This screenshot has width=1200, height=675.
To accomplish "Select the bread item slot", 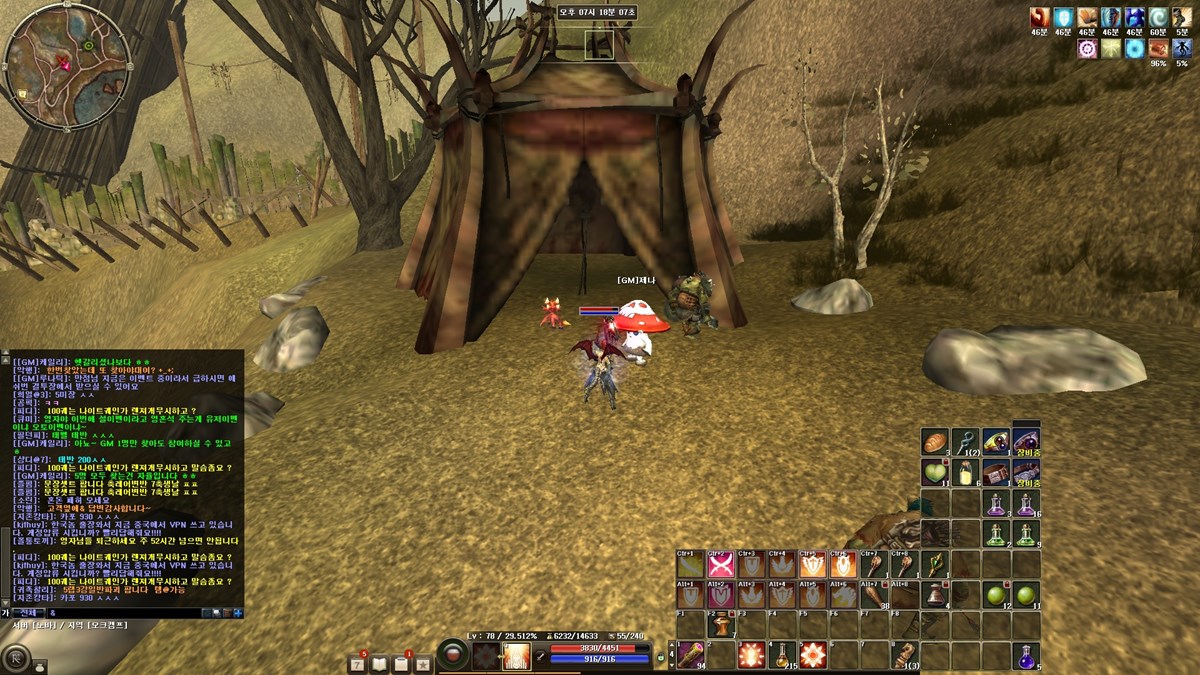I will click(935, 441).
